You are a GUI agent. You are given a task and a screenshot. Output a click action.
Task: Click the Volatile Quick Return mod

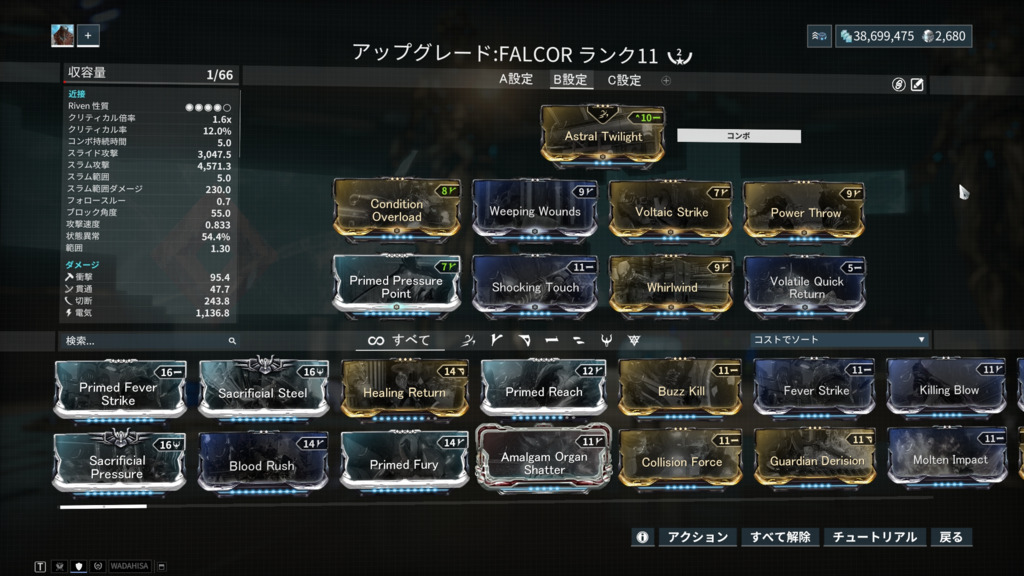coord(805,287)
